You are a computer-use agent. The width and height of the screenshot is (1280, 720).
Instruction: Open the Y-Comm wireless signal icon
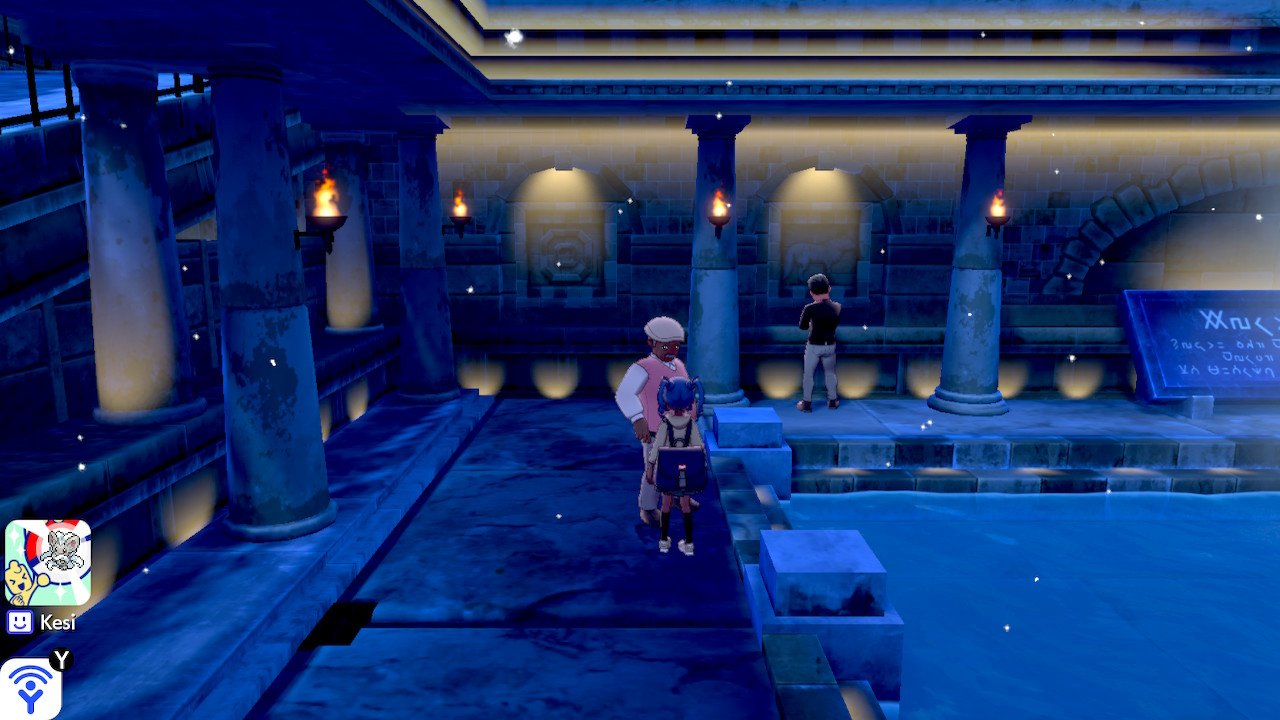tap(30, 689)
